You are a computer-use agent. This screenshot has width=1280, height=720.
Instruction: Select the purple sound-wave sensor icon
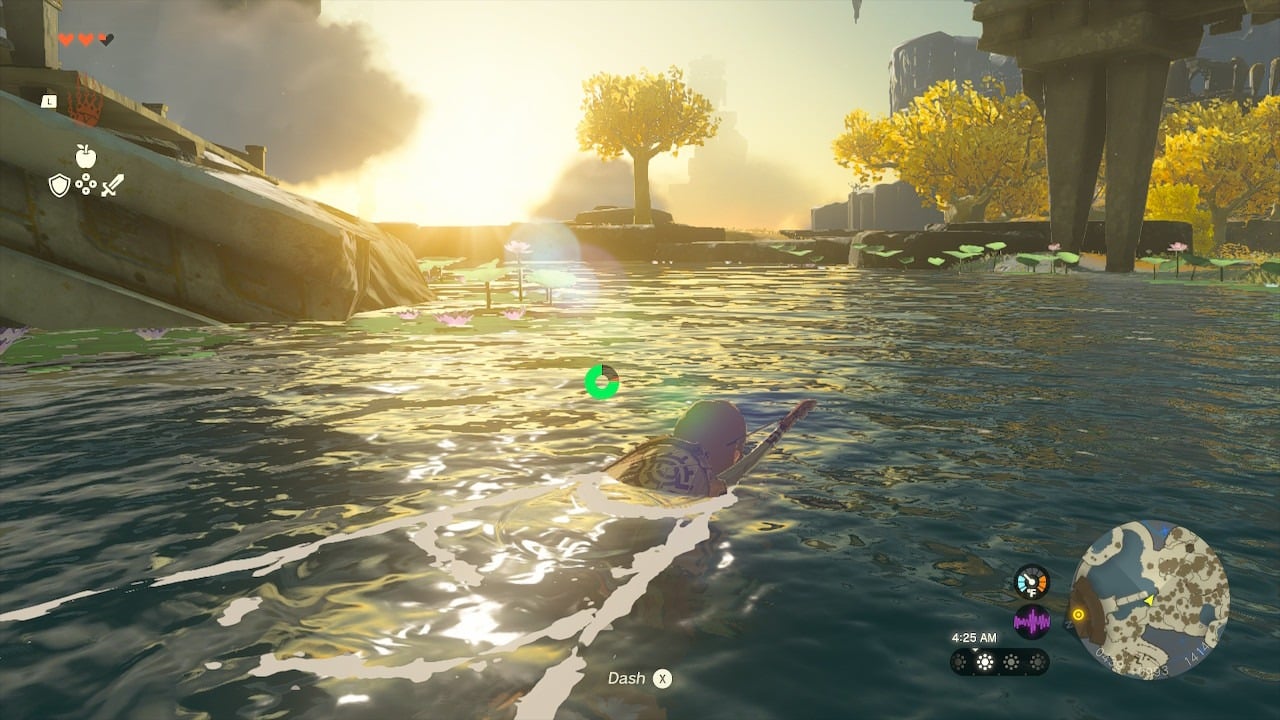[x=1032, y=622]
